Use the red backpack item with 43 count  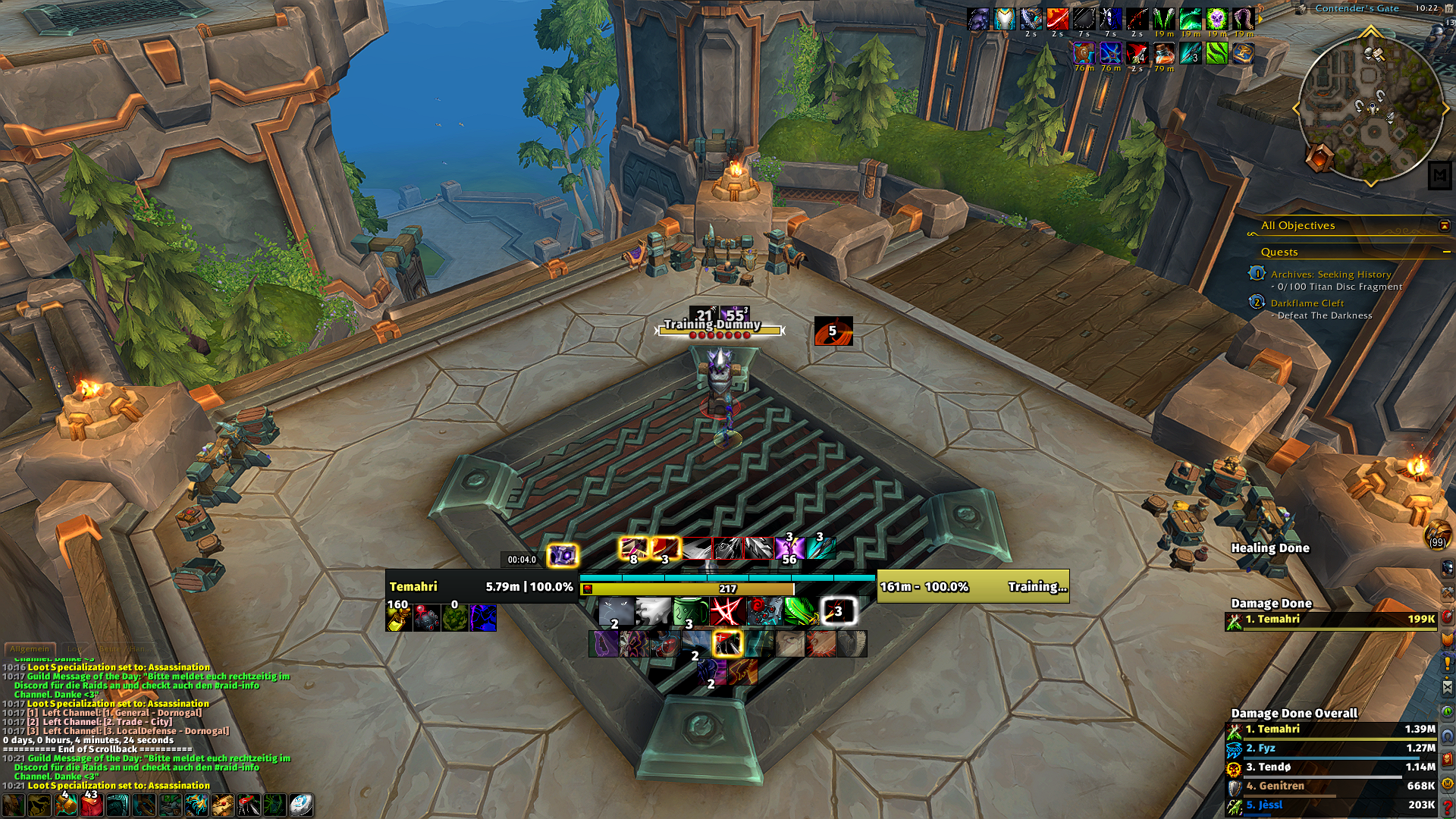92,805
